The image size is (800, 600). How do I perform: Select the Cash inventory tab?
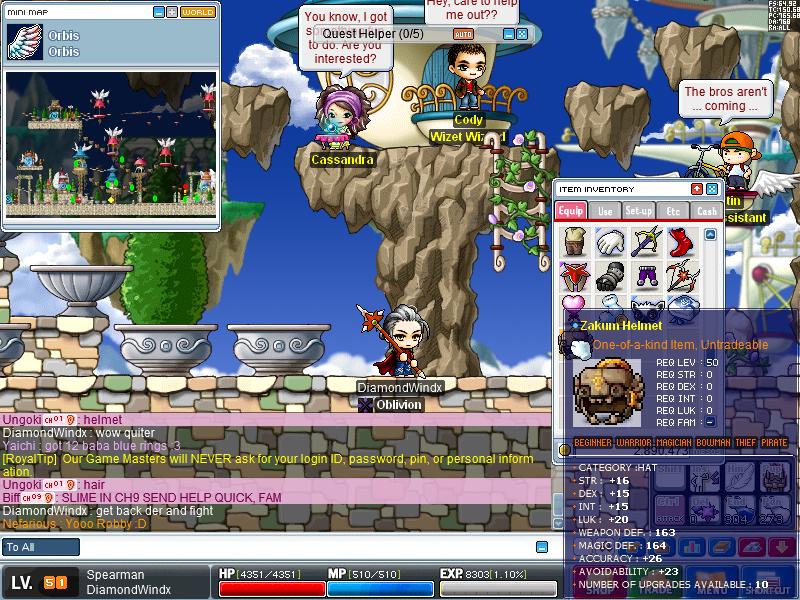click(707, 211)
